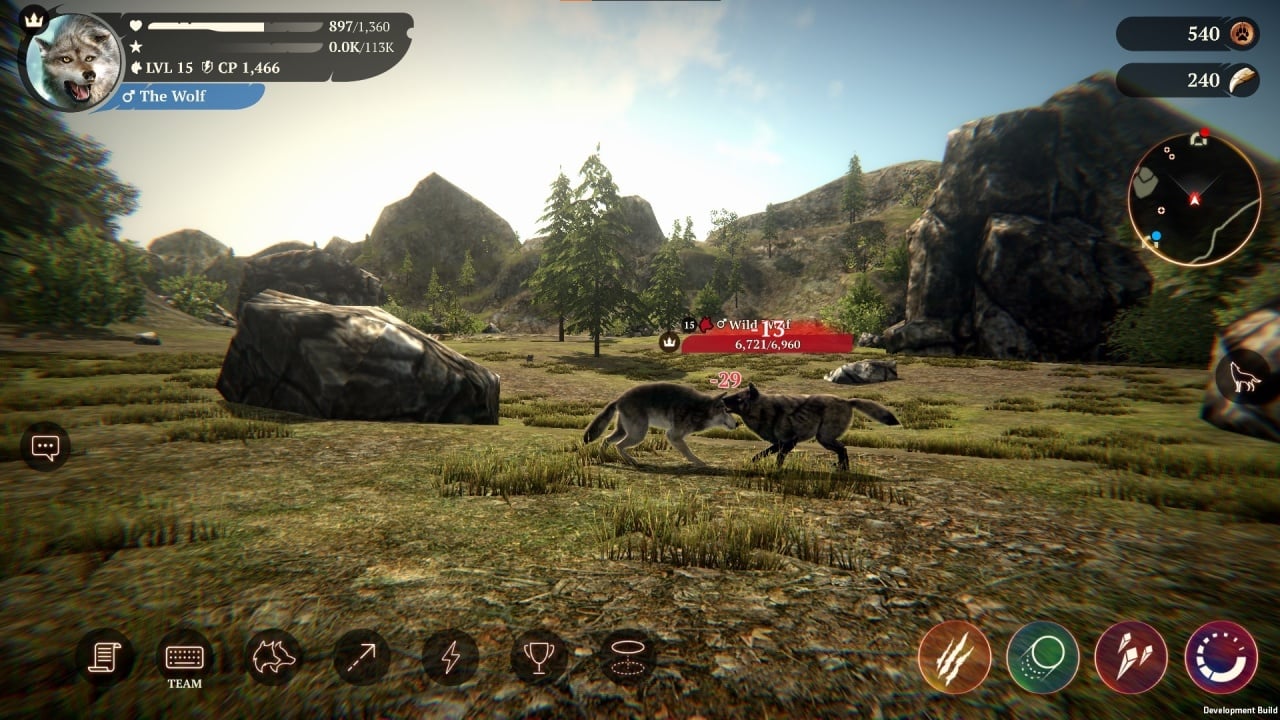Click the wolf pack heads icon

(274, 657)
